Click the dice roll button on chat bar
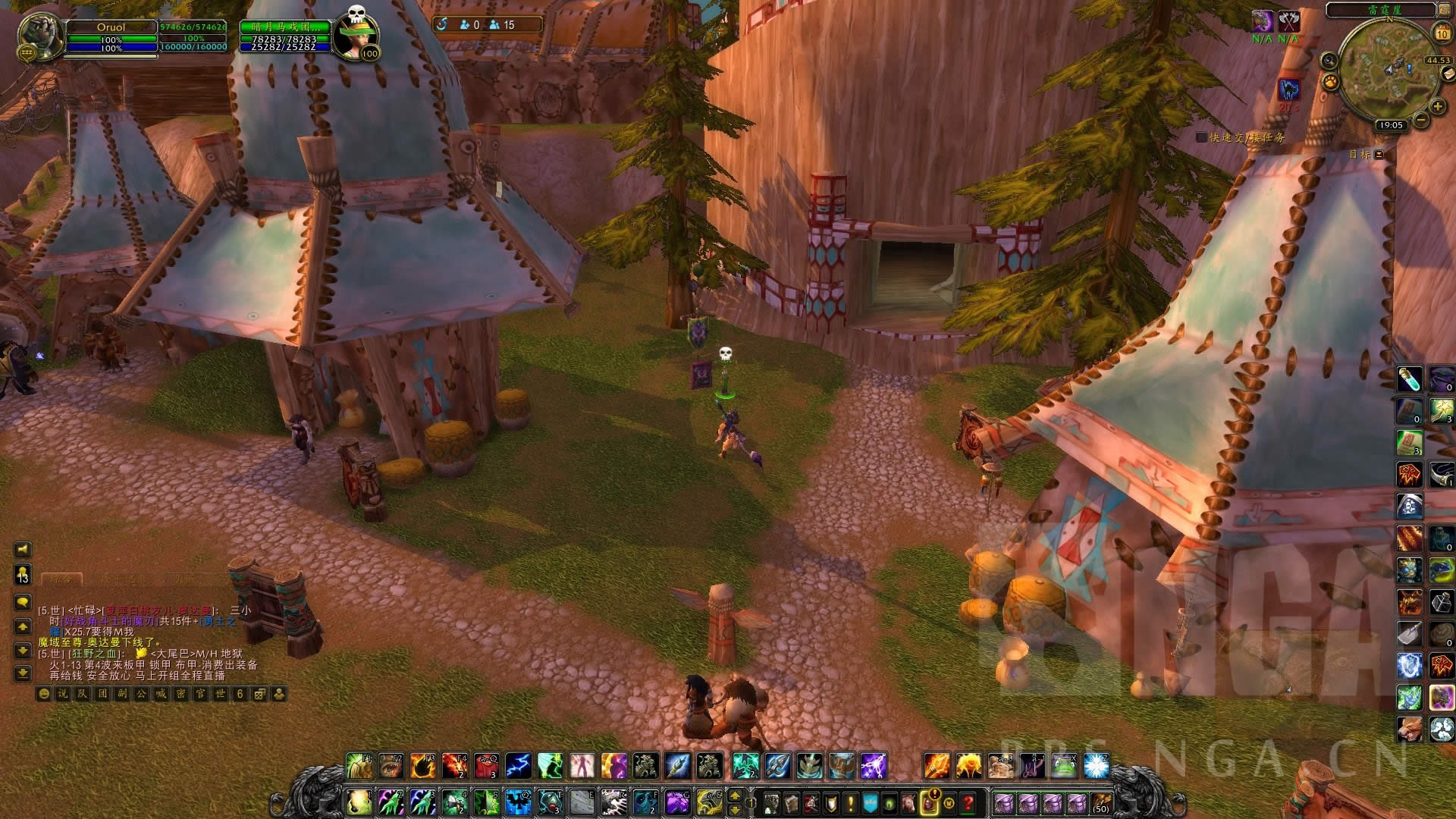Viewport: 1456px width, 819px height. click(x=259, y=694)
